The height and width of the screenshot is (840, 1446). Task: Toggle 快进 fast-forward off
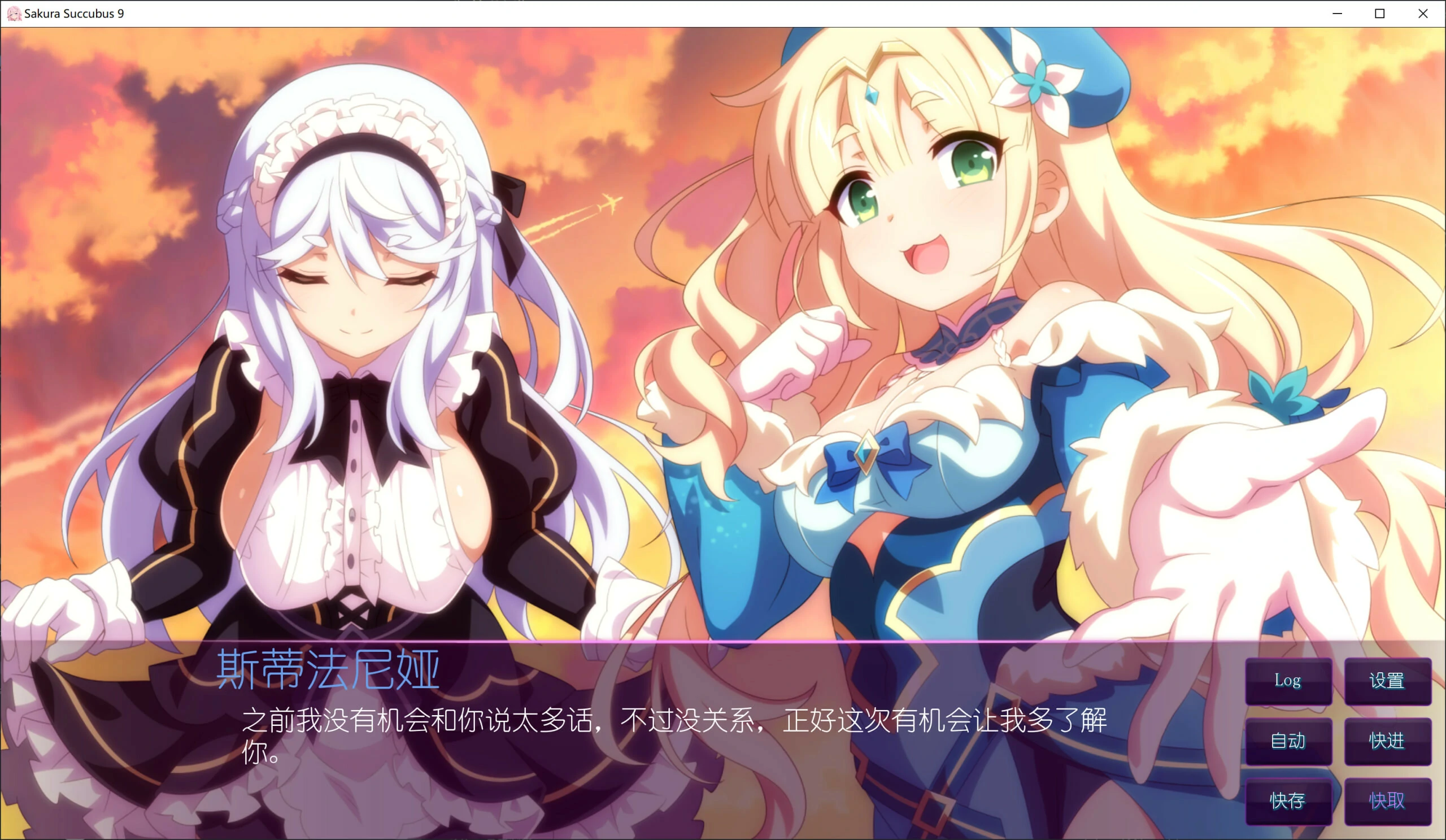coord(1387,741)
